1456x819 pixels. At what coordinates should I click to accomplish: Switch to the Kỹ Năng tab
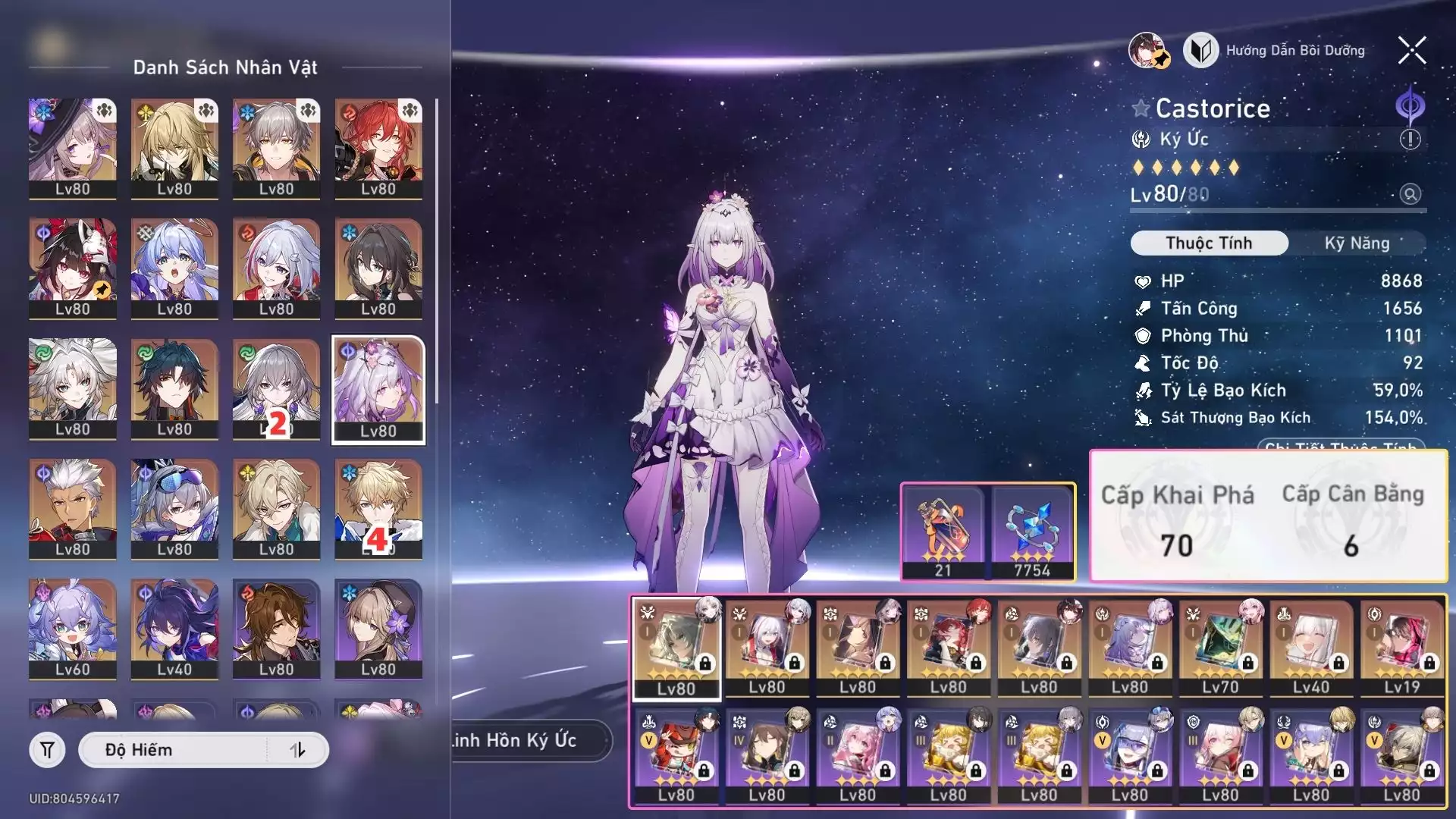pos(1357,243)
